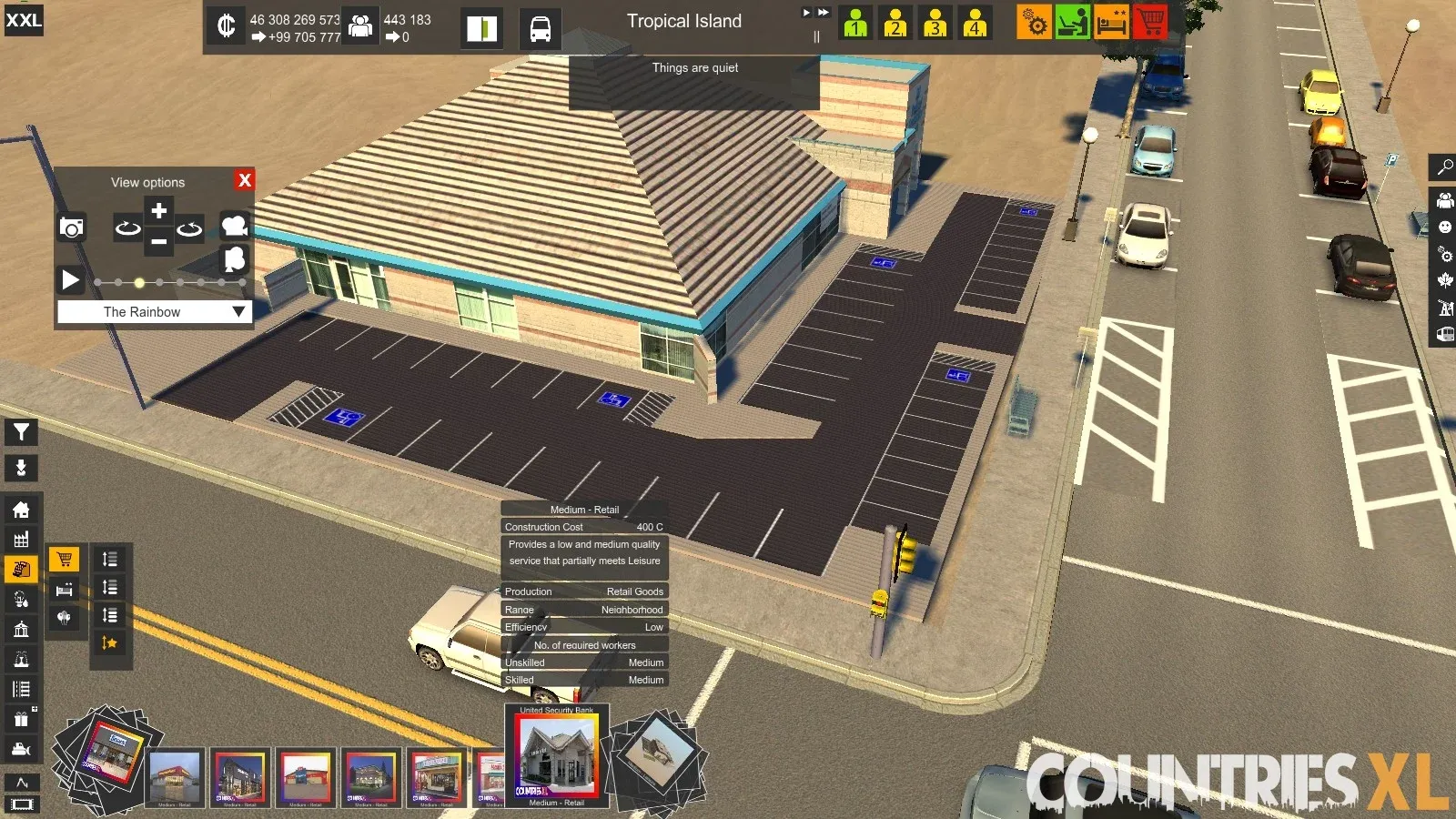The image size is (1456, 819).
Task: Select the yellow number 4 citizen icon
Action: click(975, 23)
